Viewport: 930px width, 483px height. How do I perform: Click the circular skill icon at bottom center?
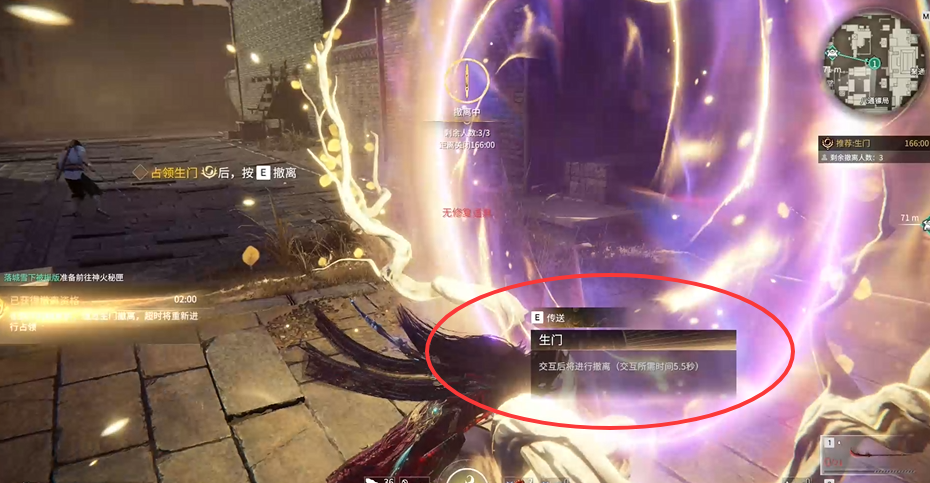pos(464,473)
